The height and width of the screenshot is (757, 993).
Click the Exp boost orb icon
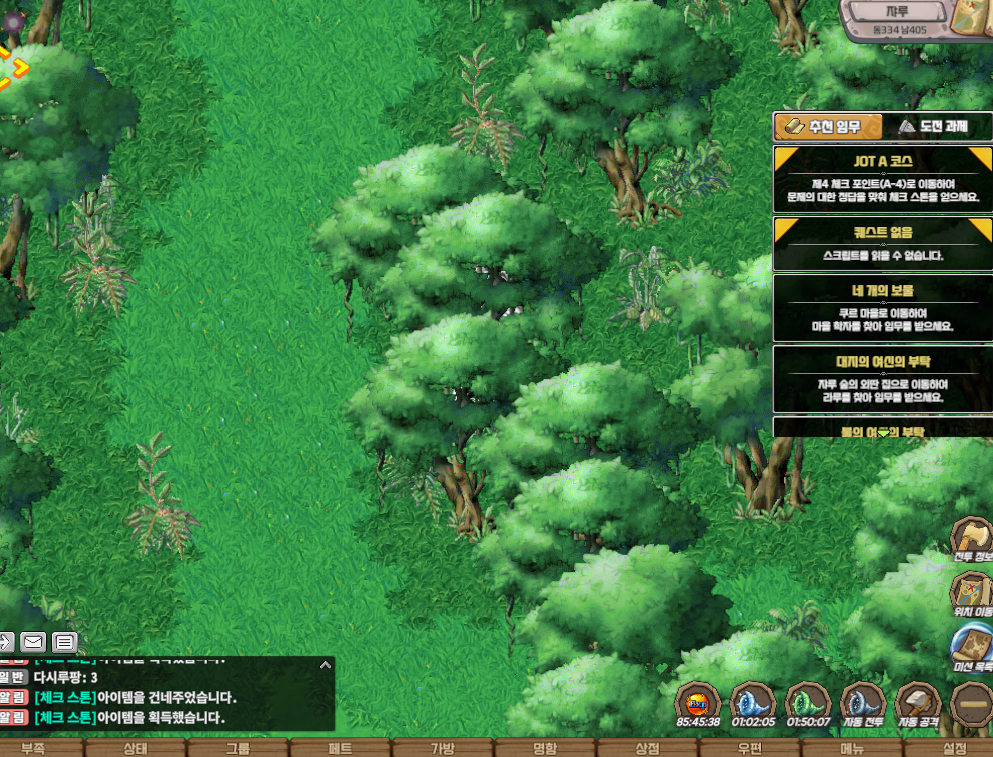tap(697, 704)
